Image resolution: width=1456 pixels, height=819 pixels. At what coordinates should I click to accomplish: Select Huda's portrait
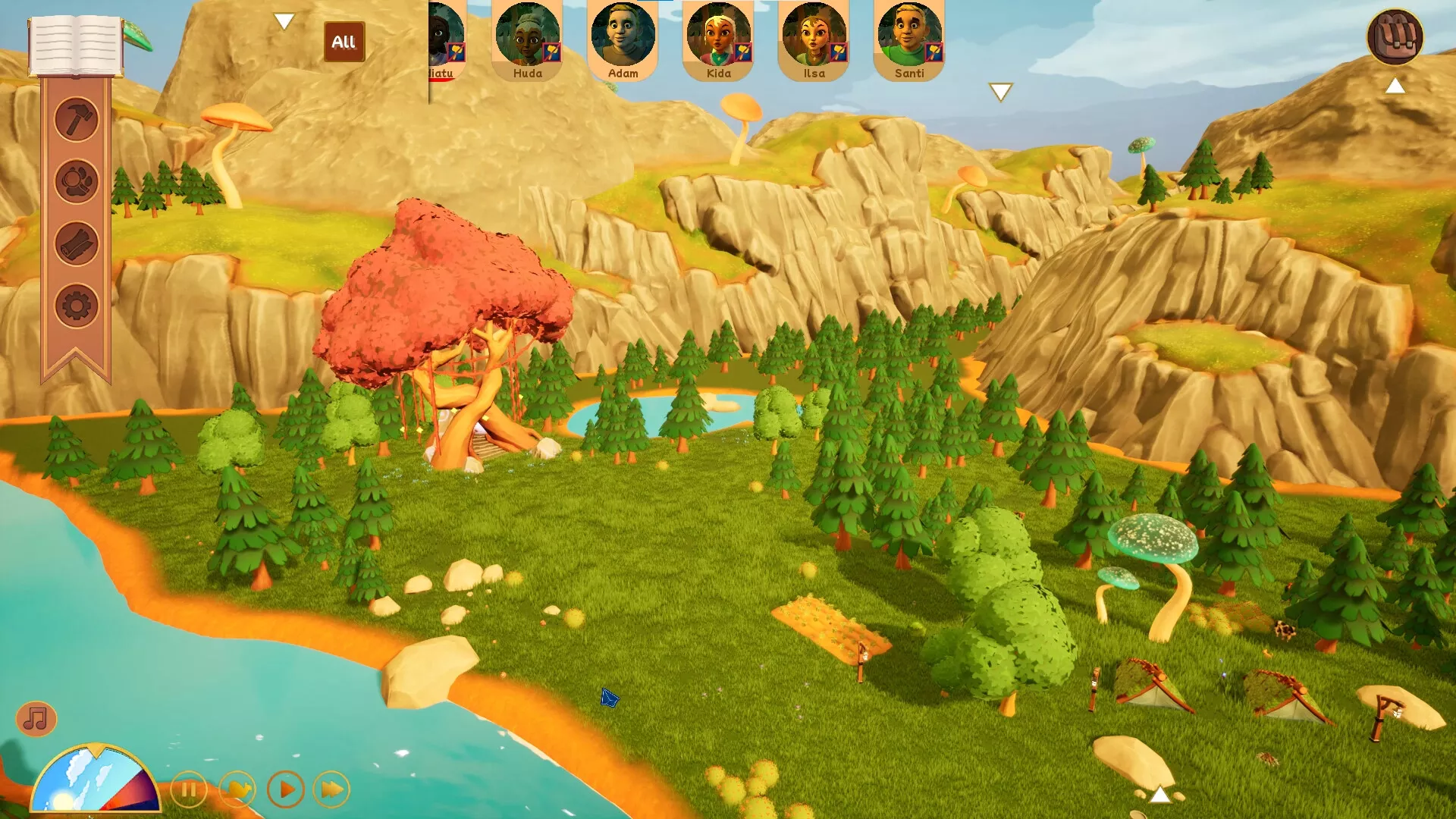pos(527,39)
